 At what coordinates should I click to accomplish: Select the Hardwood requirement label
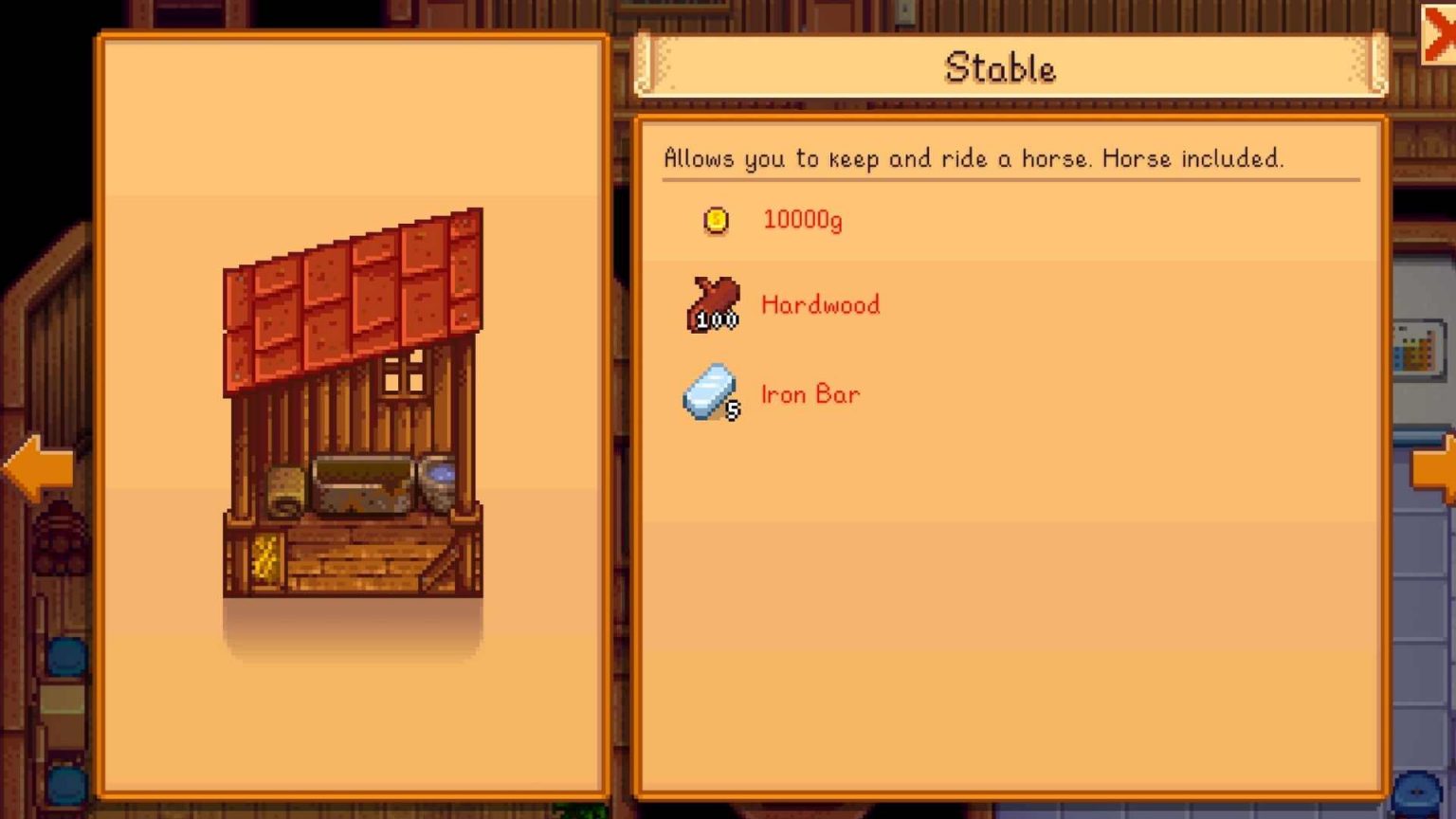tap(819, 304)
